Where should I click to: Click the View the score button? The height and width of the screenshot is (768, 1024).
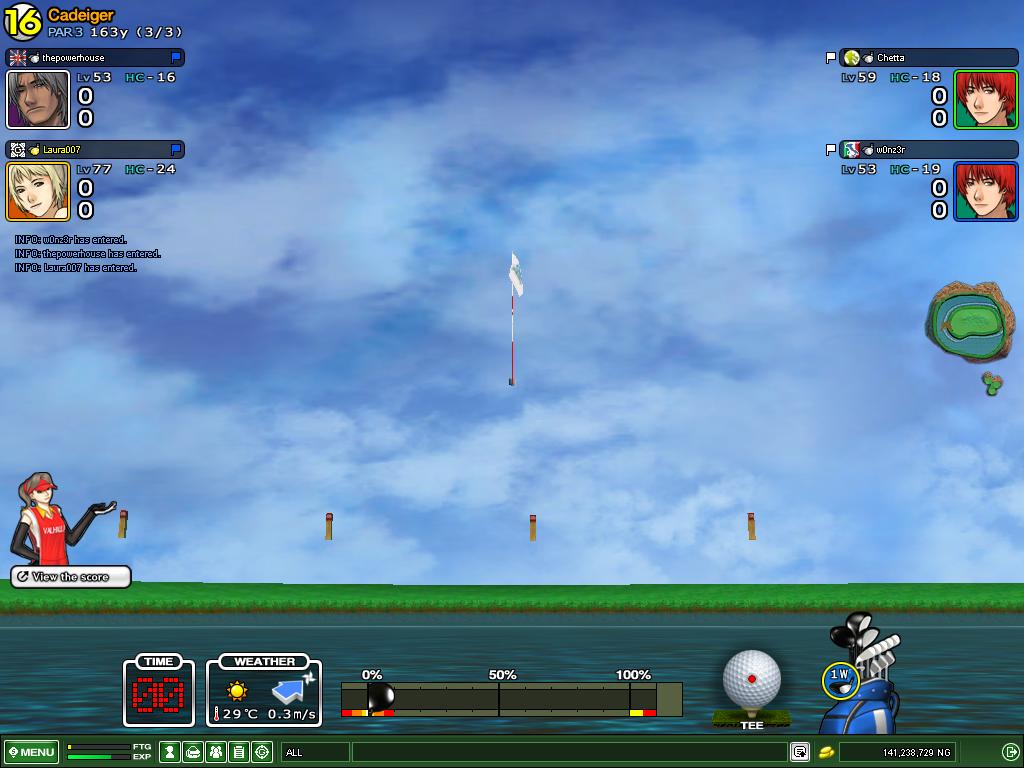coord(71,577)
